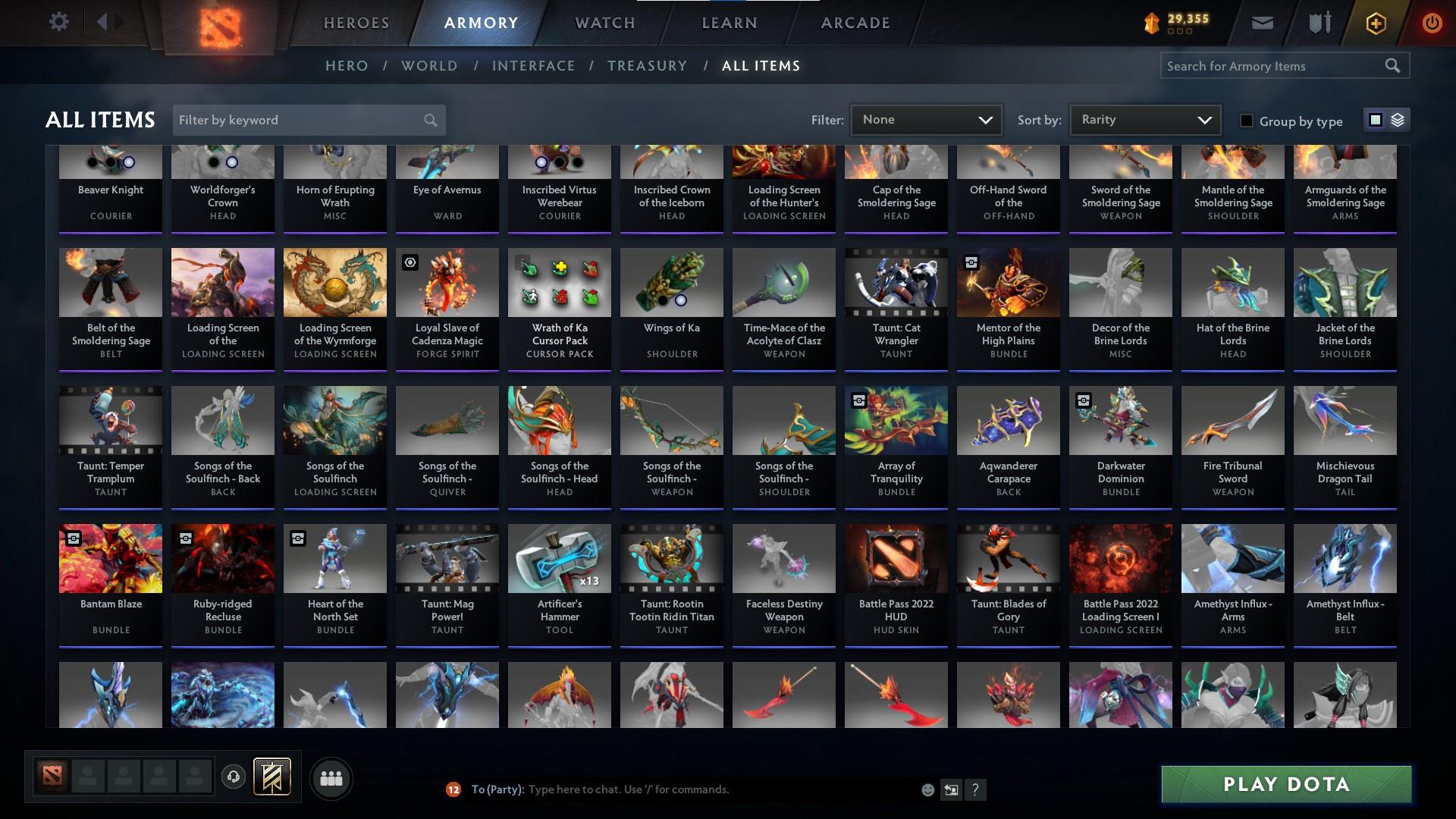Toggle the stacked layers view icon

[x=1397, y=120]
